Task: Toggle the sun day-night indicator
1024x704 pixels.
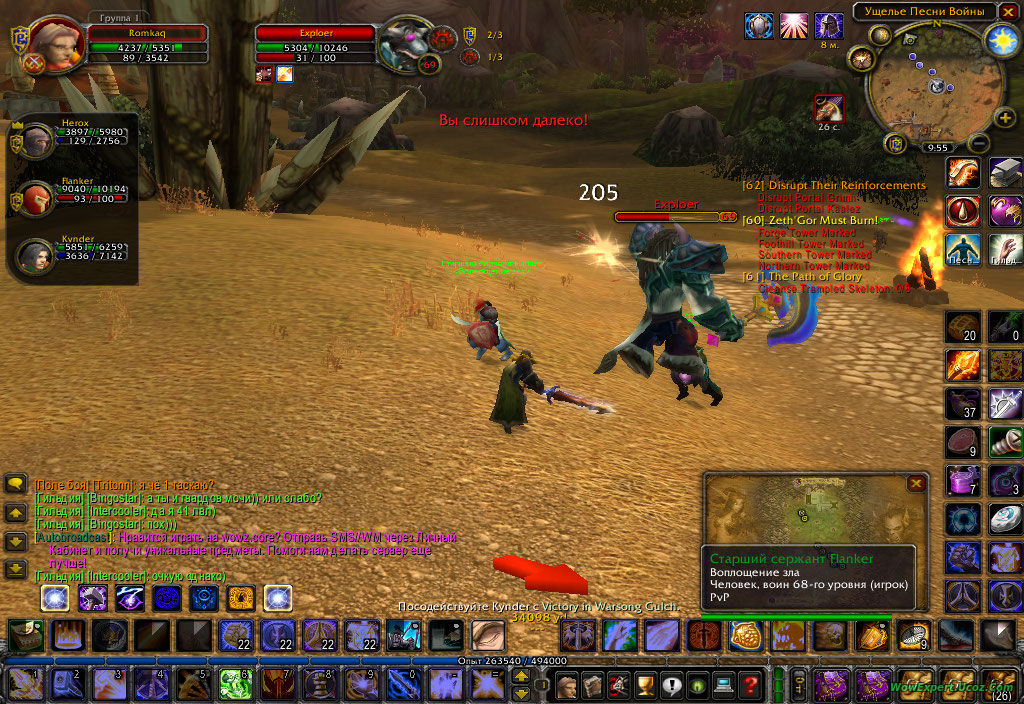Action: point(999,40)
